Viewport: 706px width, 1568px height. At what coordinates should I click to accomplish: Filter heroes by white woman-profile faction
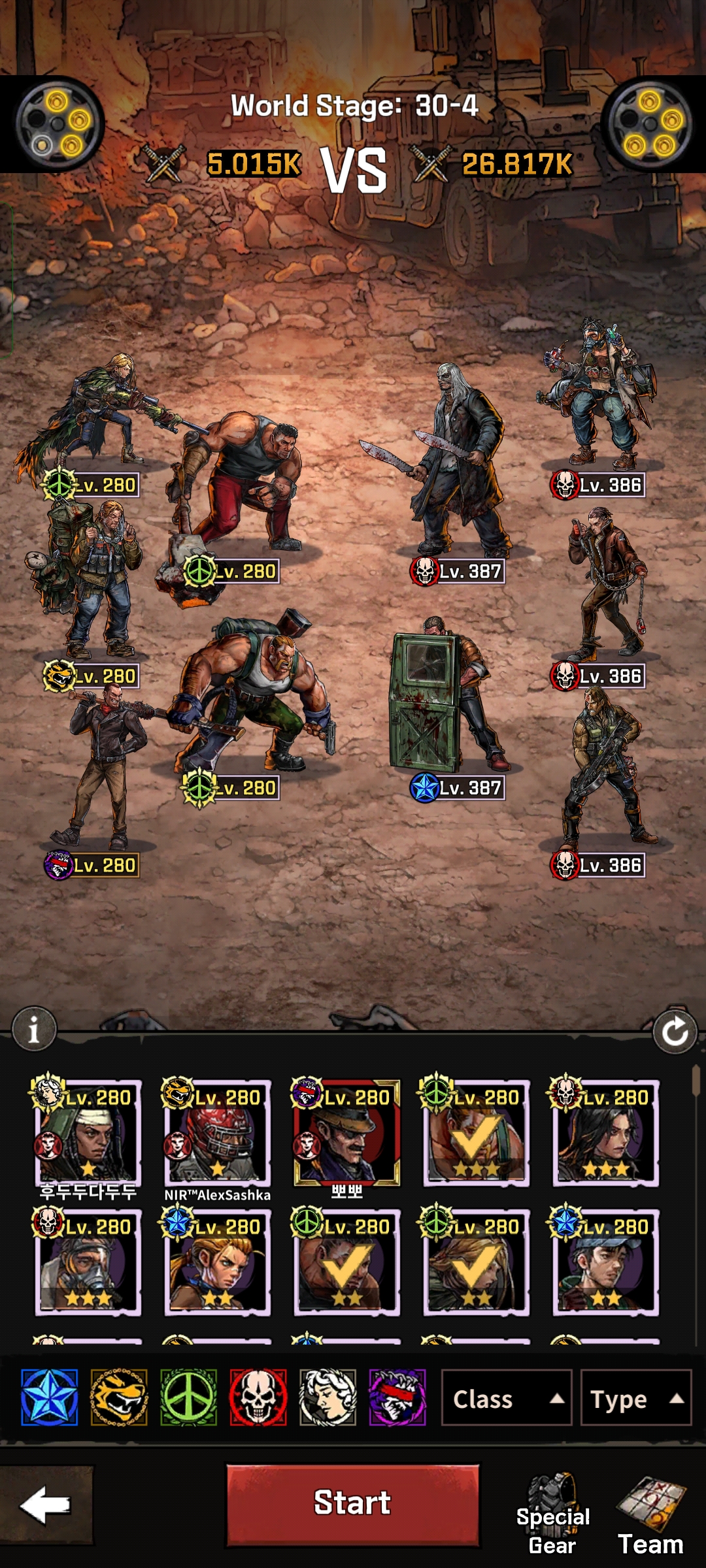coord(328,1397)
